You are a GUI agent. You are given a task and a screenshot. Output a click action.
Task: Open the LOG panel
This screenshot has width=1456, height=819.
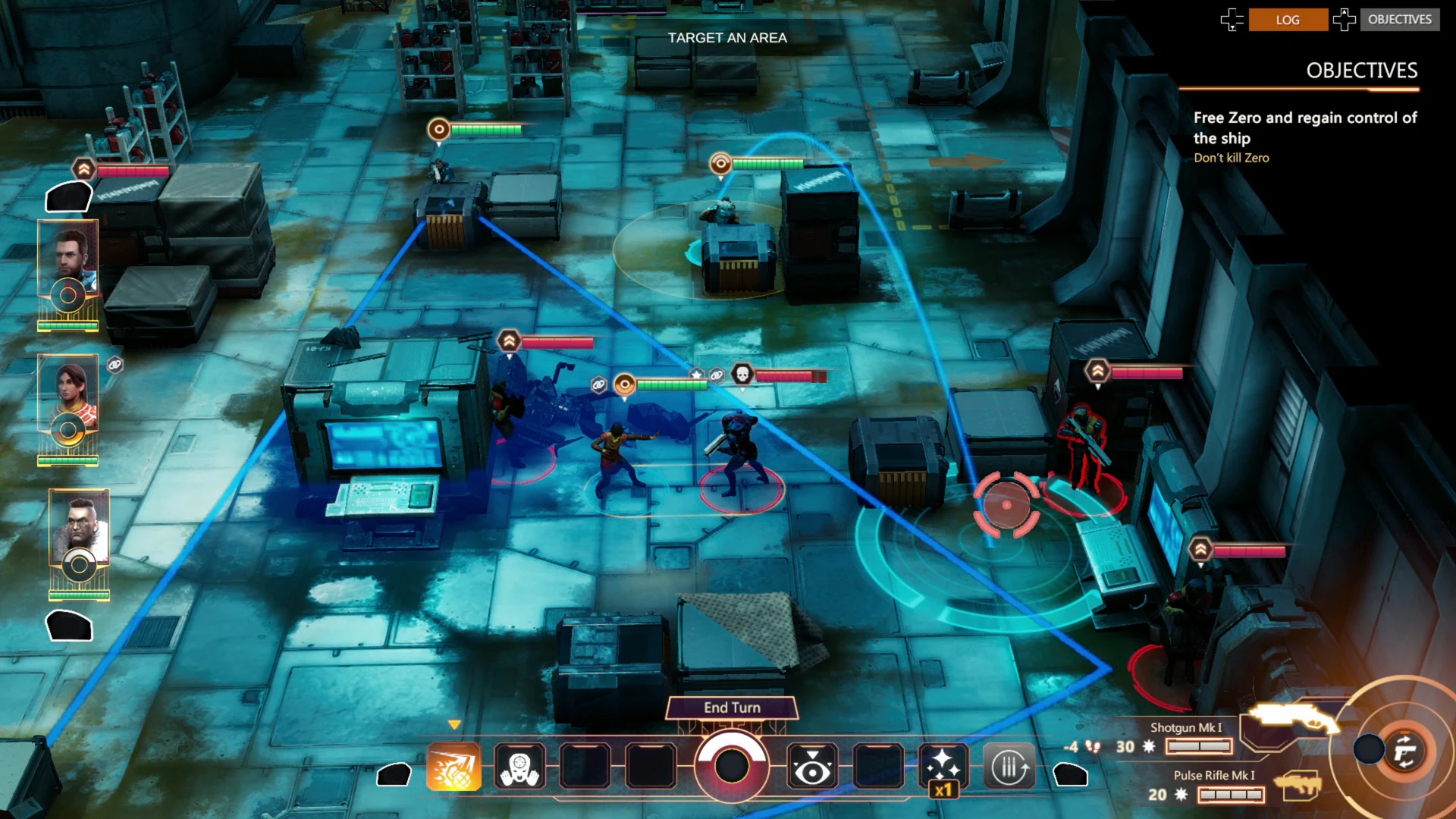[x=1289, y=20]
